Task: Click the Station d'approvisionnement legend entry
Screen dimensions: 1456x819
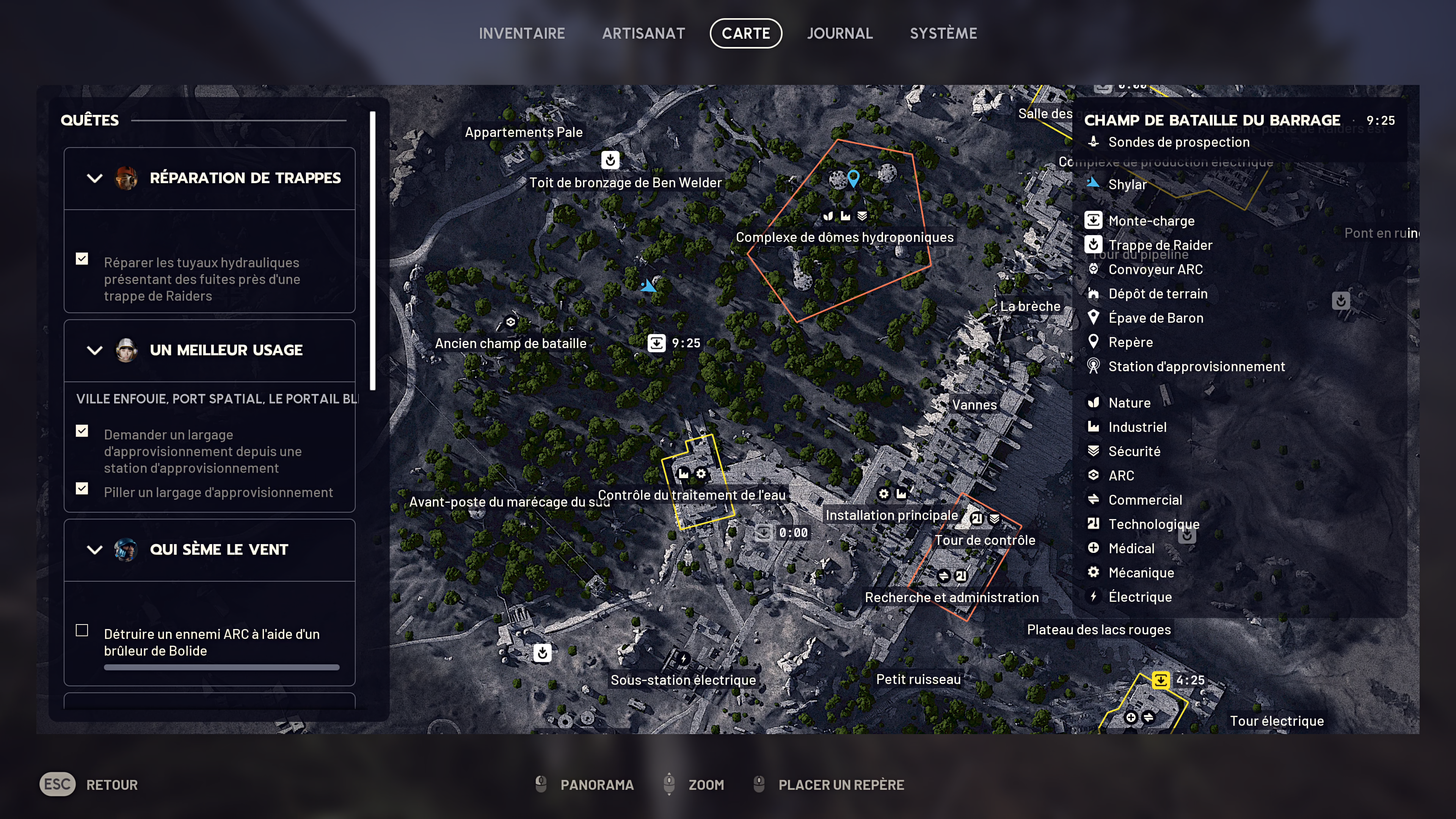Action: (x=1196, y=367)
